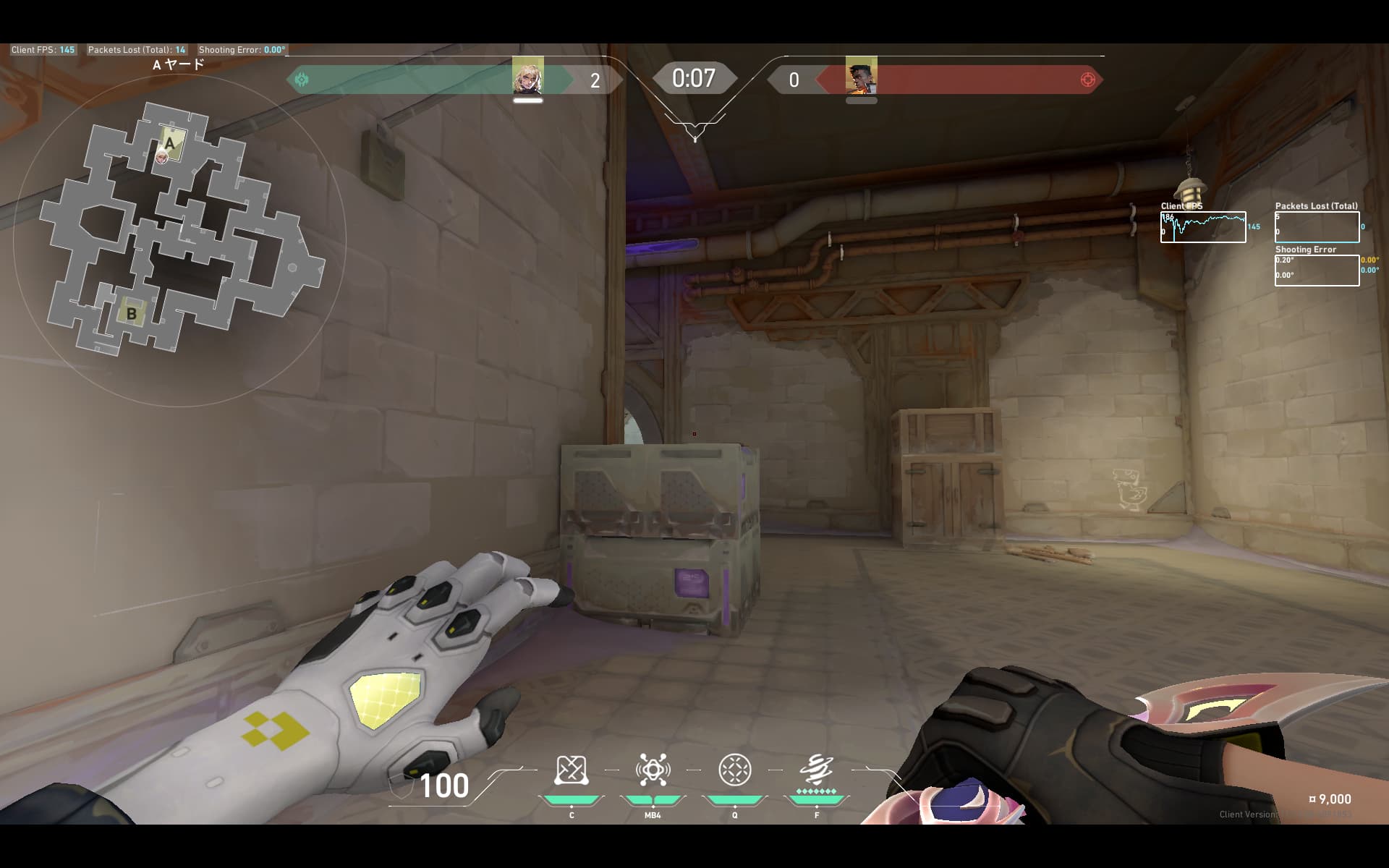1389x868 pixels.
Task: Click the Shooting Error graph
Action: pyautogui.click(x=1317, y=271)
